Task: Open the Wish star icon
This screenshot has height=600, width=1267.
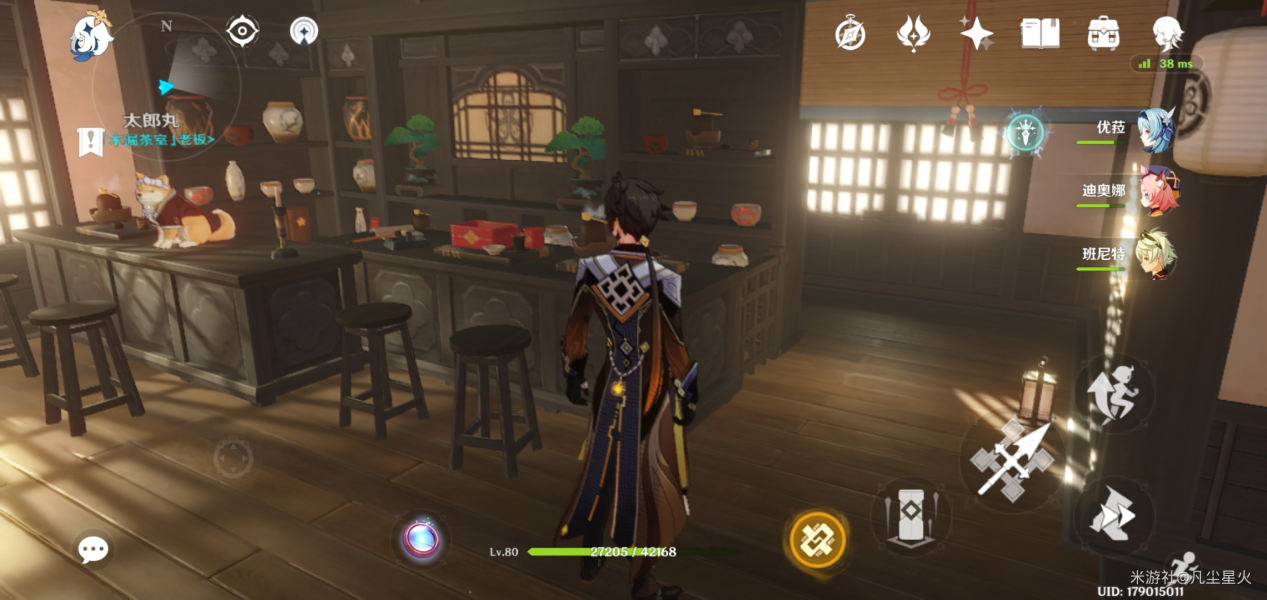Action: click(x=976, y=34)
